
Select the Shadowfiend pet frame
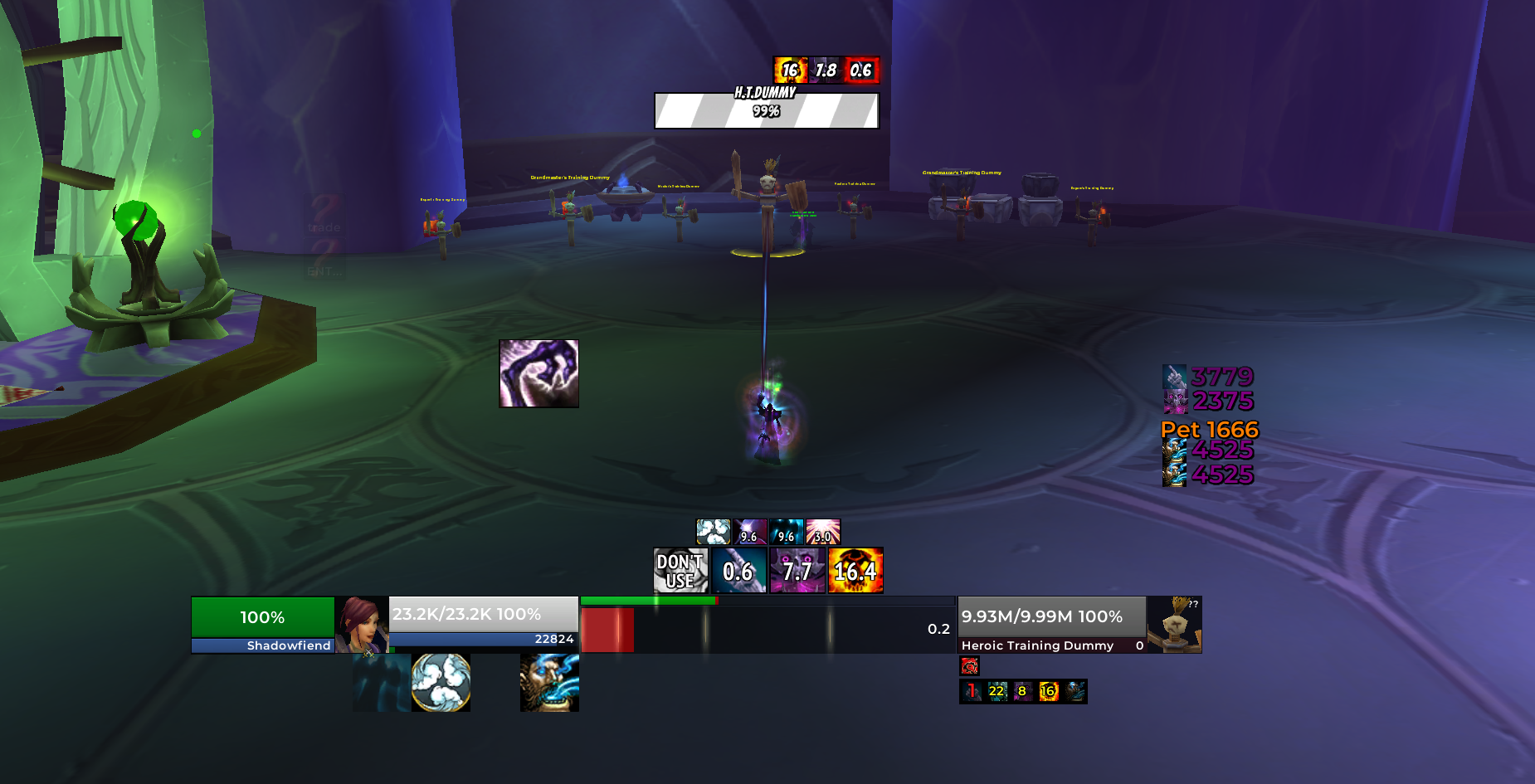(263, 625)
